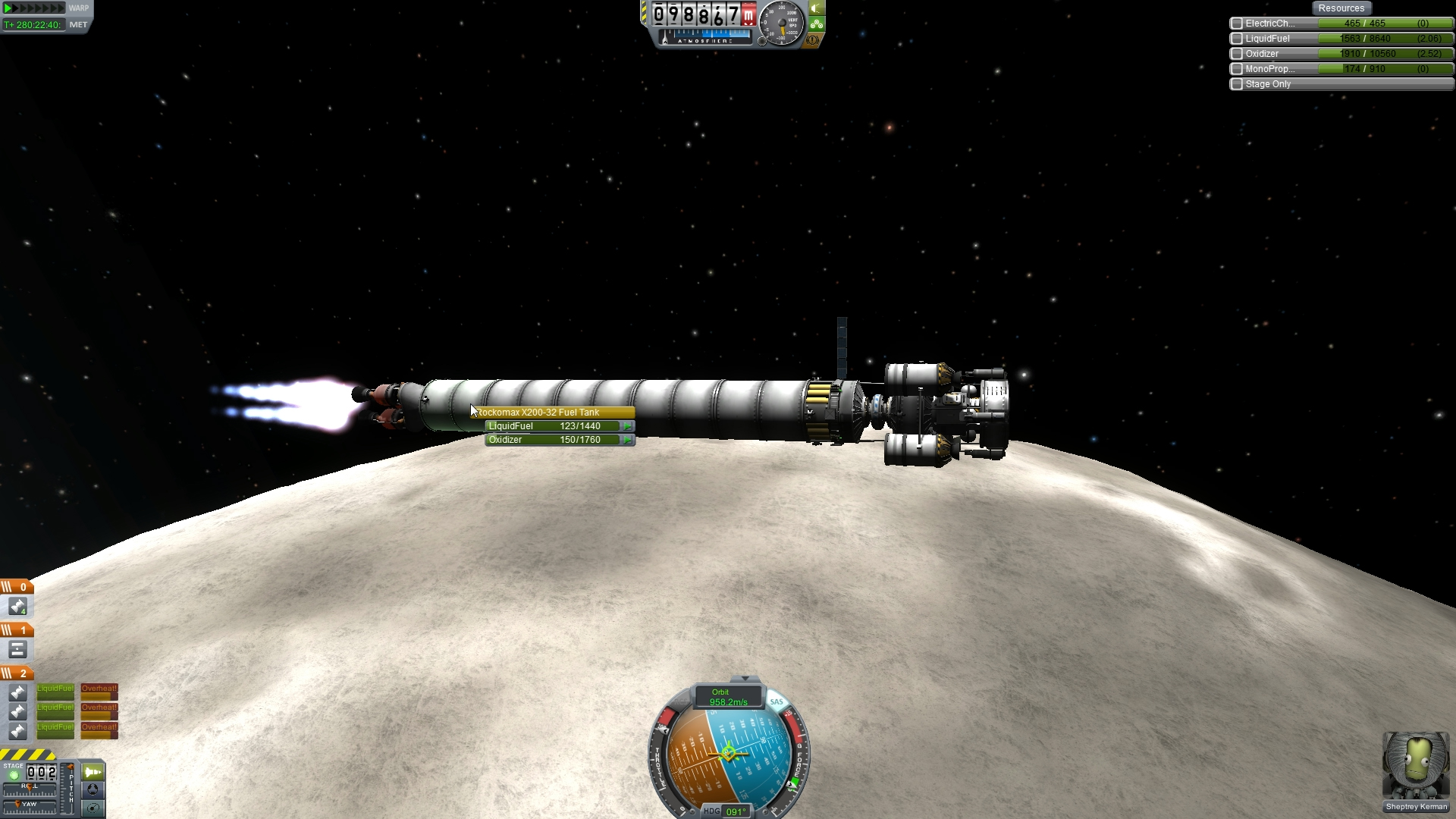This screenshot has width=1456, height=819.
Task: Tick the MonoPropellant resource checkbox
Action: 1237,69
